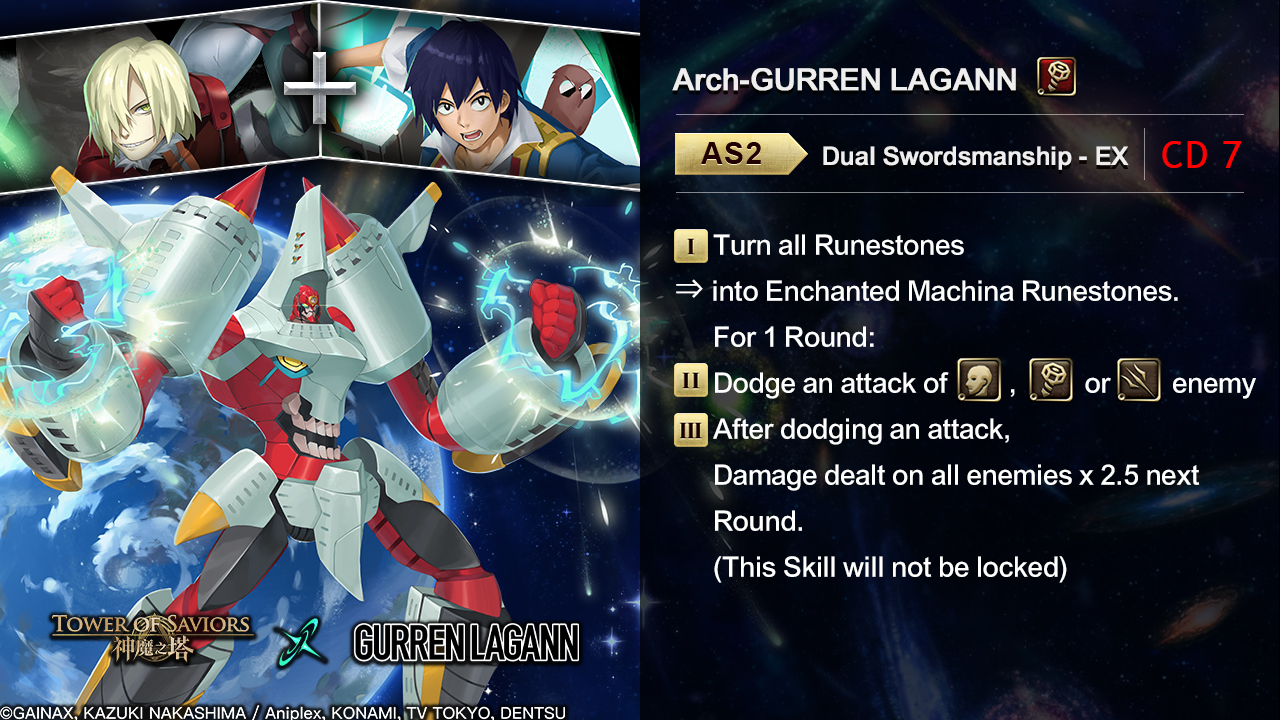
Task: Click the Machina icon beside Arch-GURREN LAGANN name
Action: [1056, 77]
